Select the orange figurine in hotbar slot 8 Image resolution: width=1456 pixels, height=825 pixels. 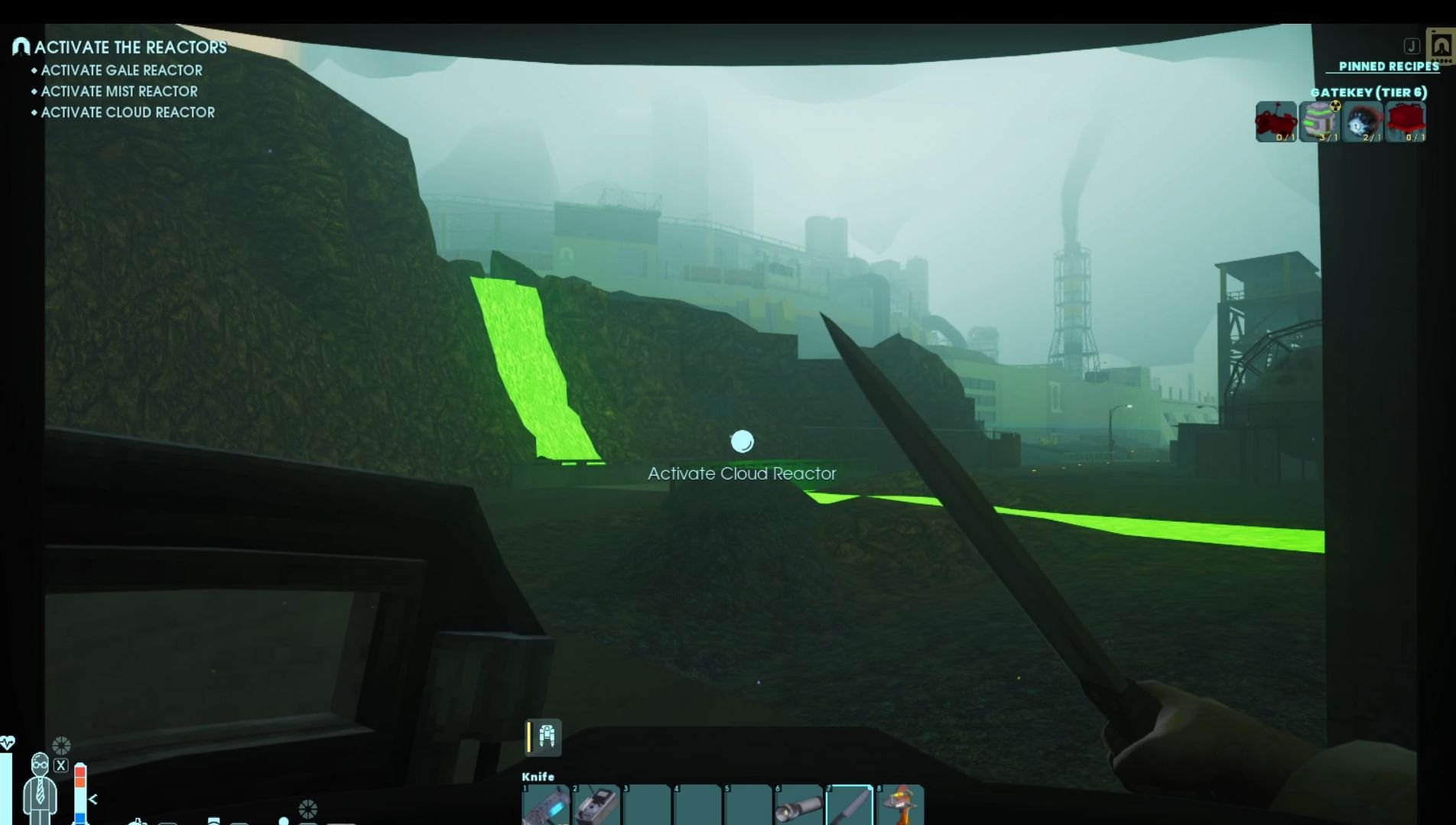point(901,805)
